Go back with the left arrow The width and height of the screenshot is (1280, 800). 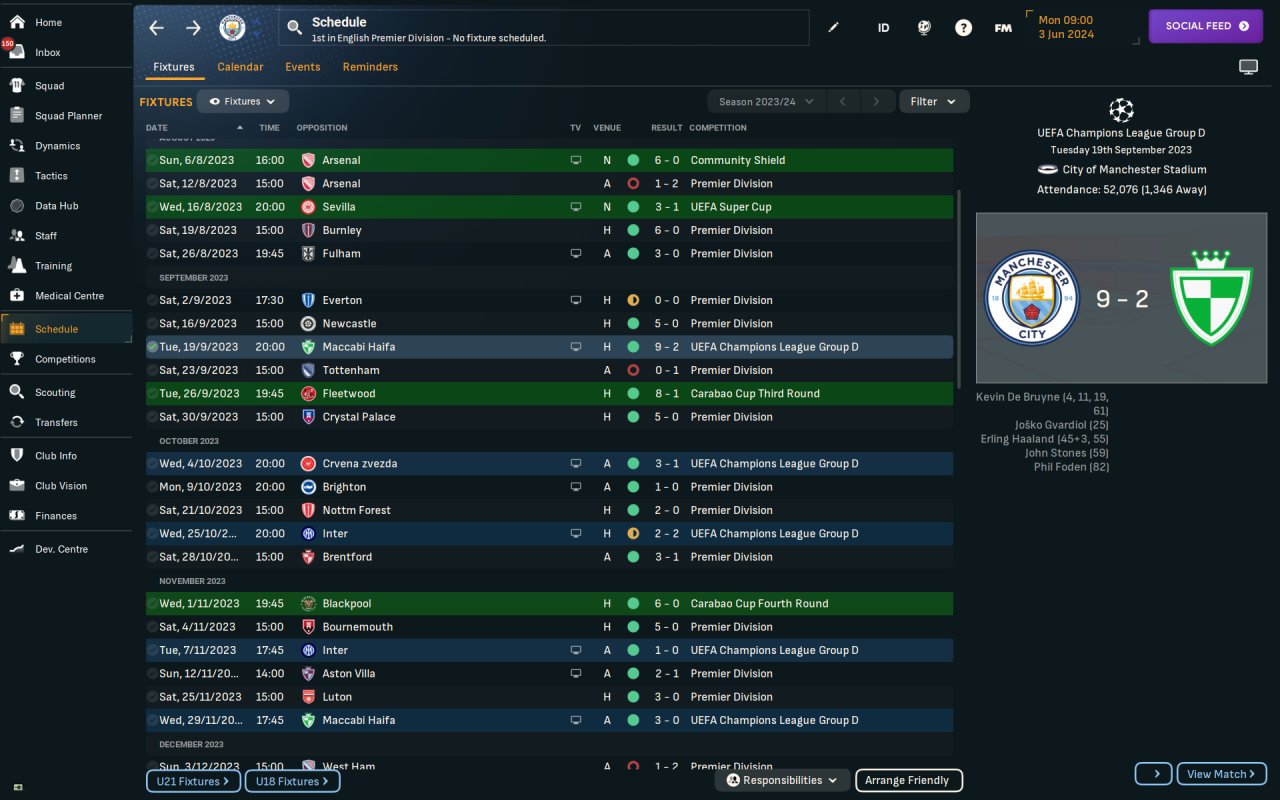(x=156, y=28)
